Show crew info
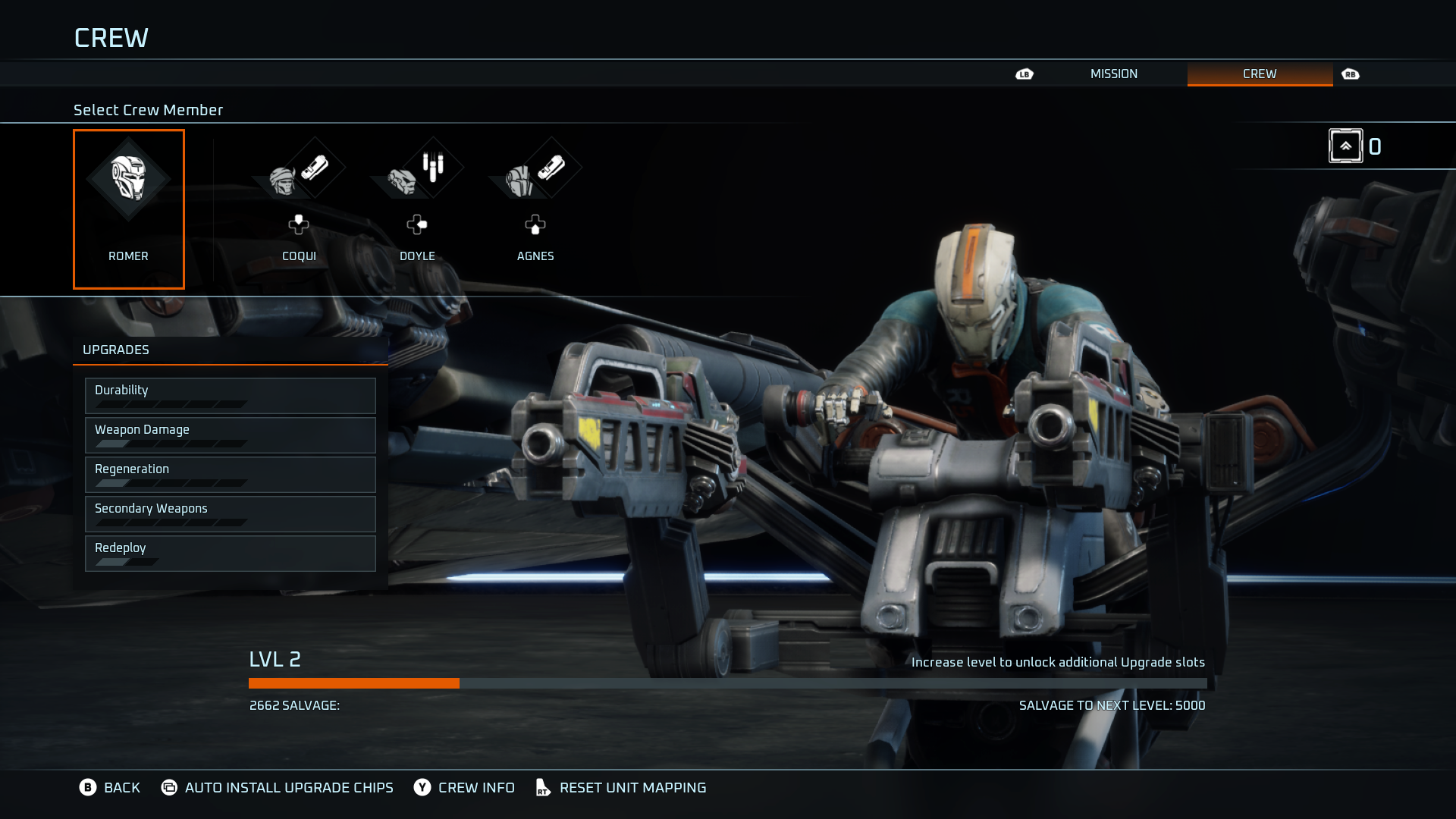 click(464, 788)
